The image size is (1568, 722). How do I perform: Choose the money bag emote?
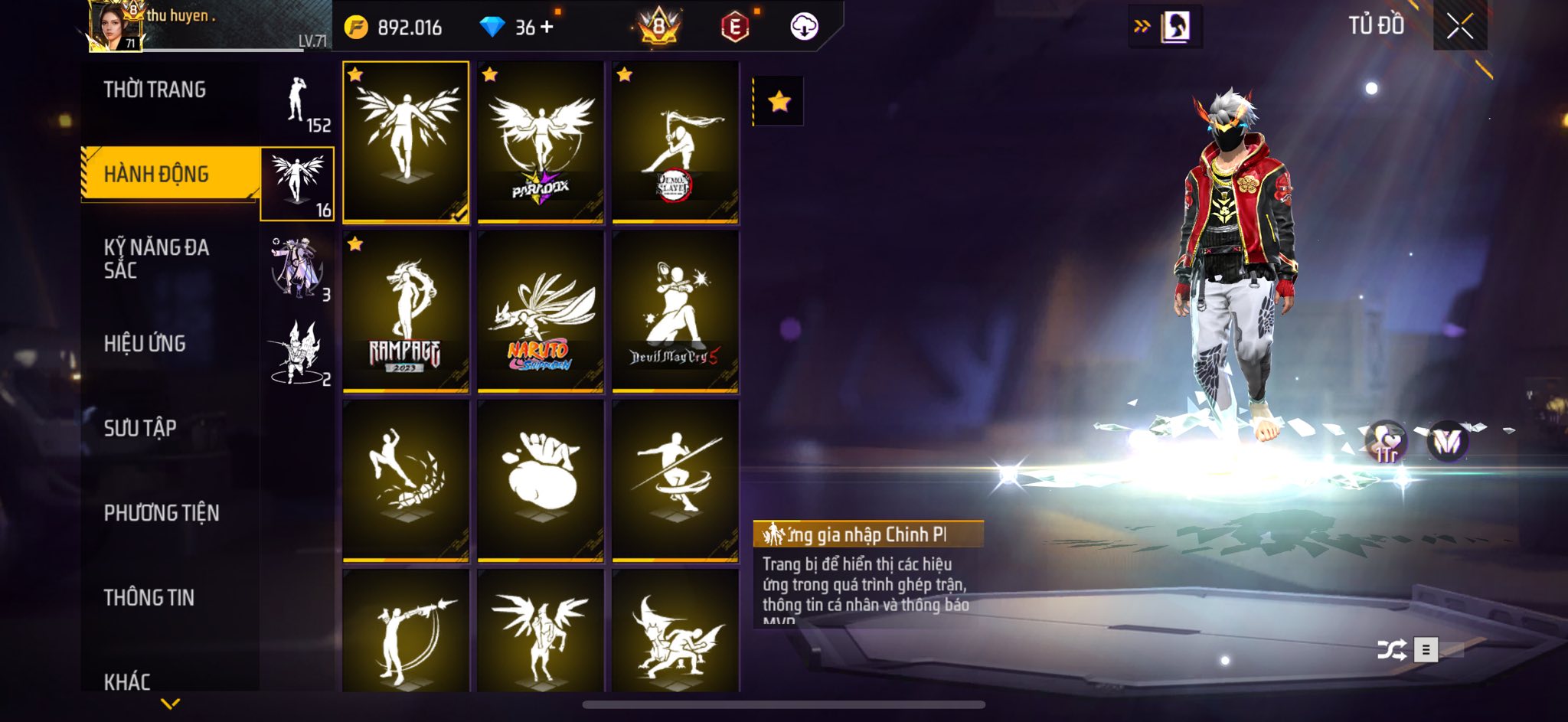click(541, 481)
